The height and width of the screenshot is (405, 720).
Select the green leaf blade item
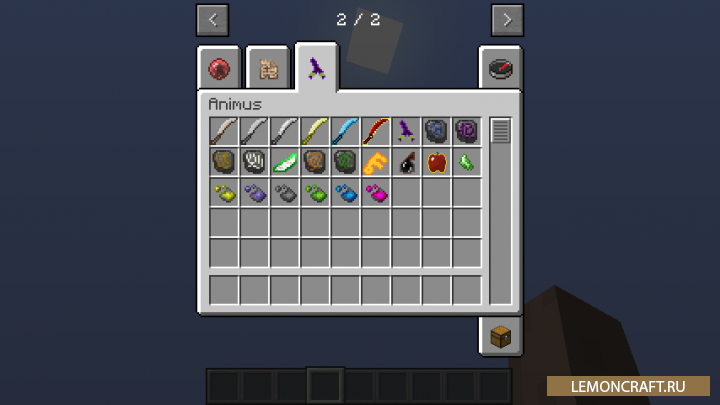(285, 162)
